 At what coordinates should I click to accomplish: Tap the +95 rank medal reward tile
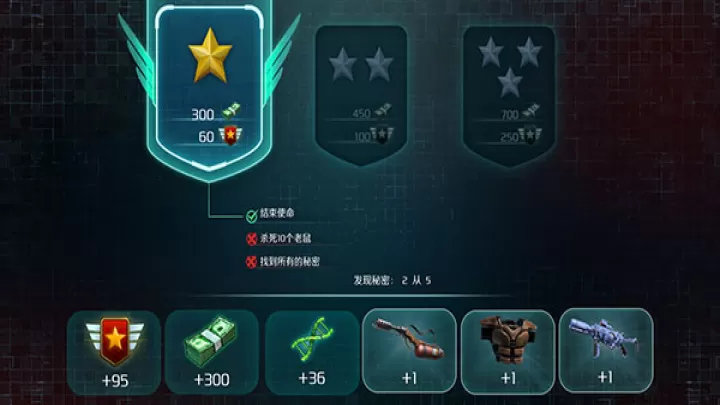[113, 350]
